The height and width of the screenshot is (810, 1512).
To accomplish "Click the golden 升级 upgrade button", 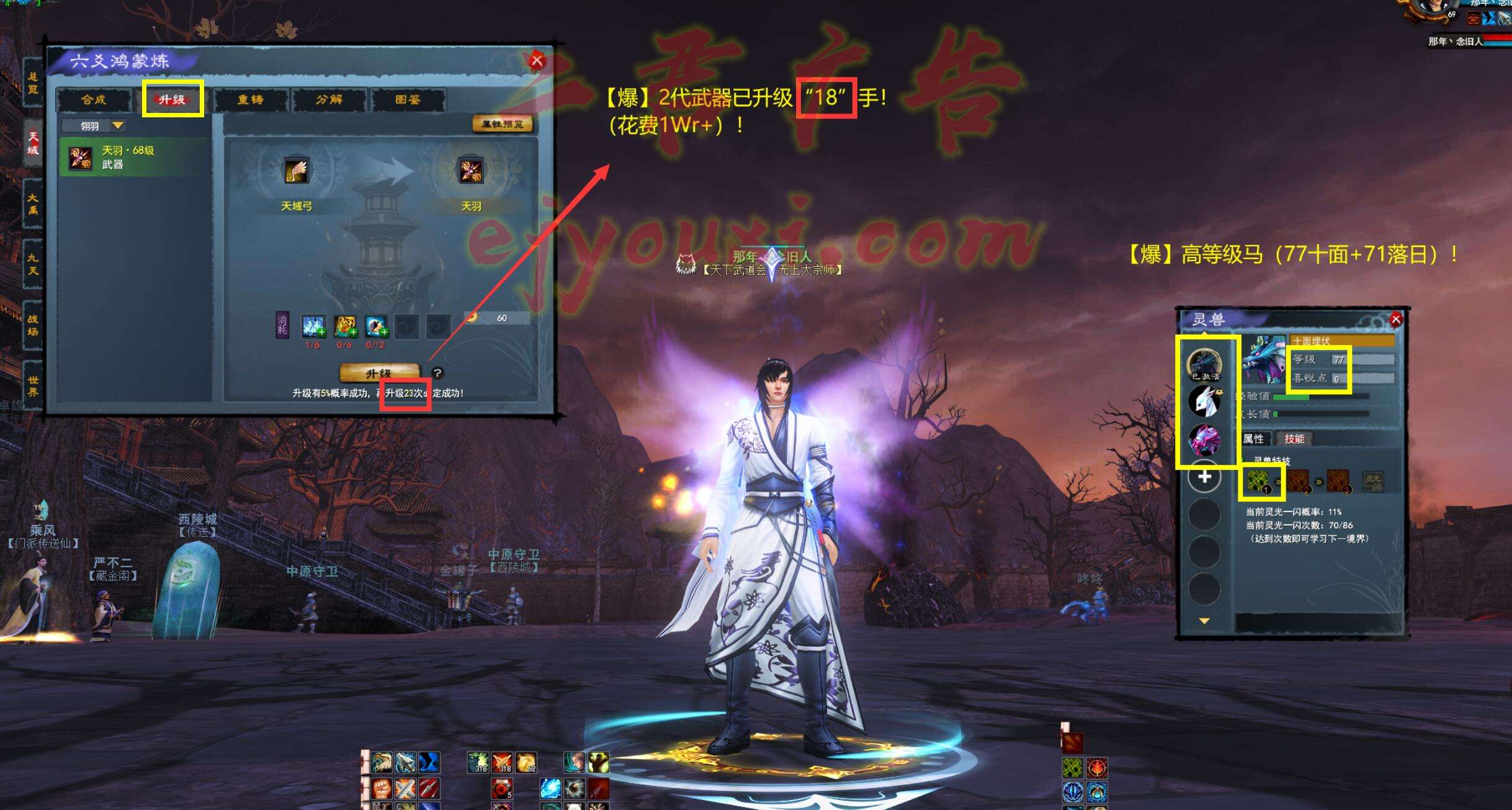I will 378,373.
